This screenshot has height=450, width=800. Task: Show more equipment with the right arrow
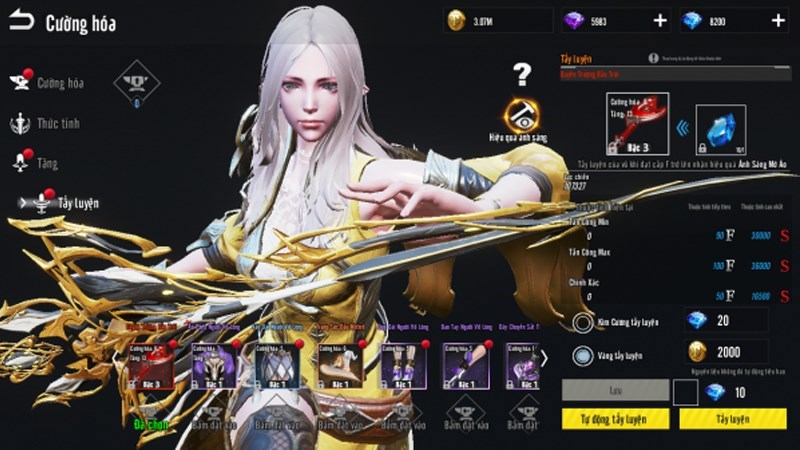(544, 357)
